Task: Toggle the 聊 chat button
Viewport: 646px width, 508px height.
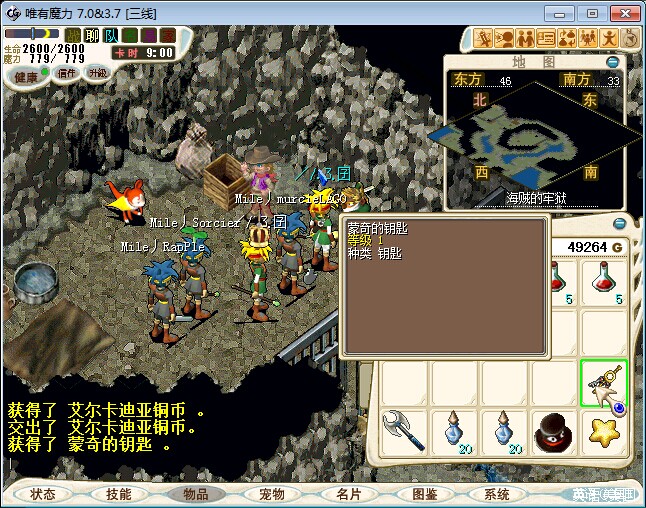Action: click(x=92, y=36)
